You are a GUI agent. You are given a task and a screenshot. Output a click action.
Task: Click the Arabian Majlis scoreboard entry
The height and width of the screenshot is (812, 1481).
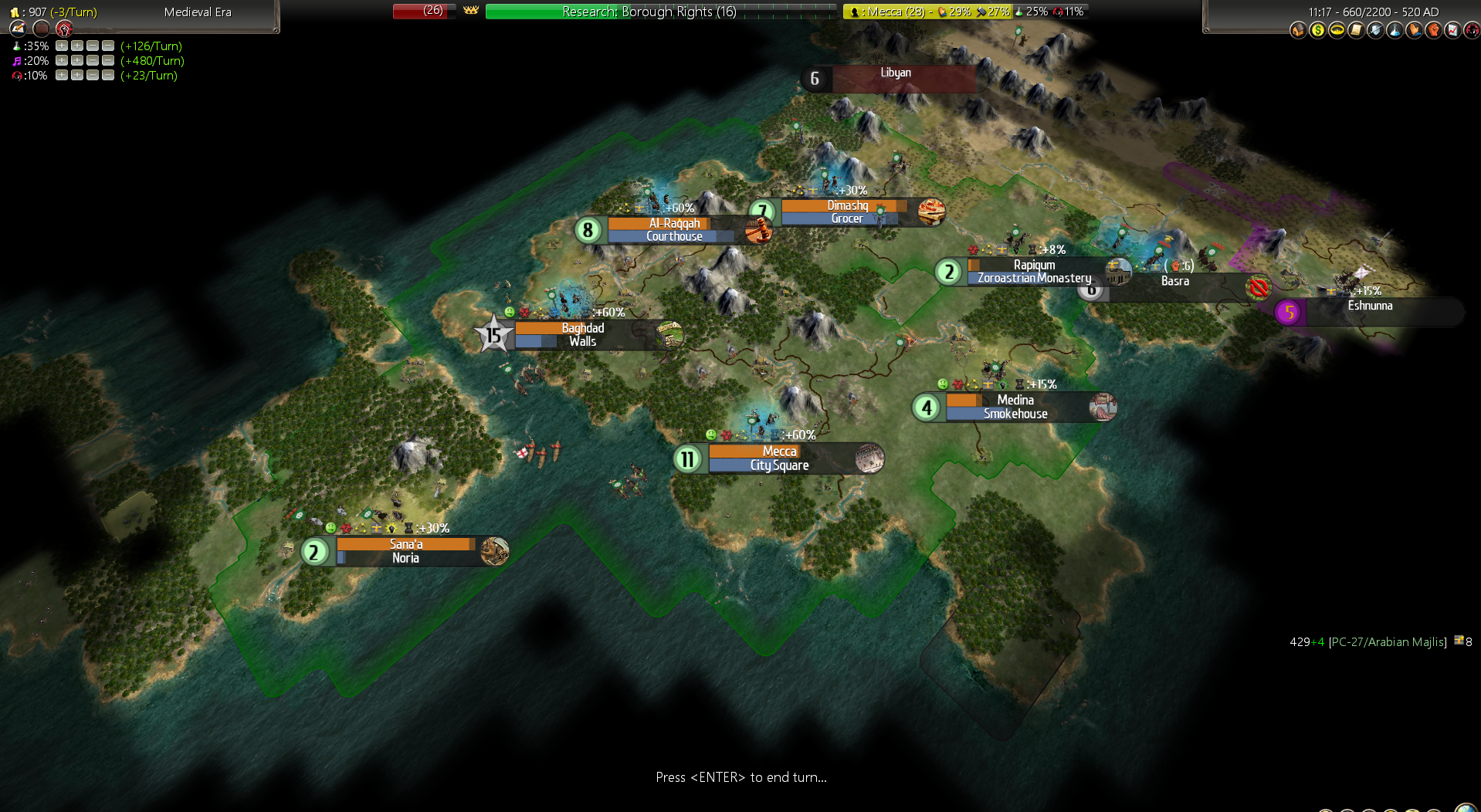1388,642
